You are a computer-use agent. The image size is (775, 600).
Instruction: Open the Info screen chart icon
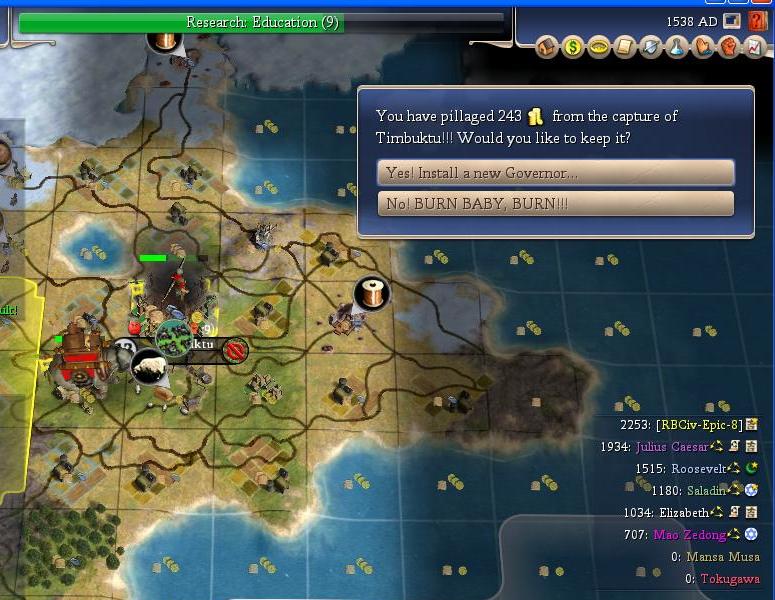(x=753, y=47)
